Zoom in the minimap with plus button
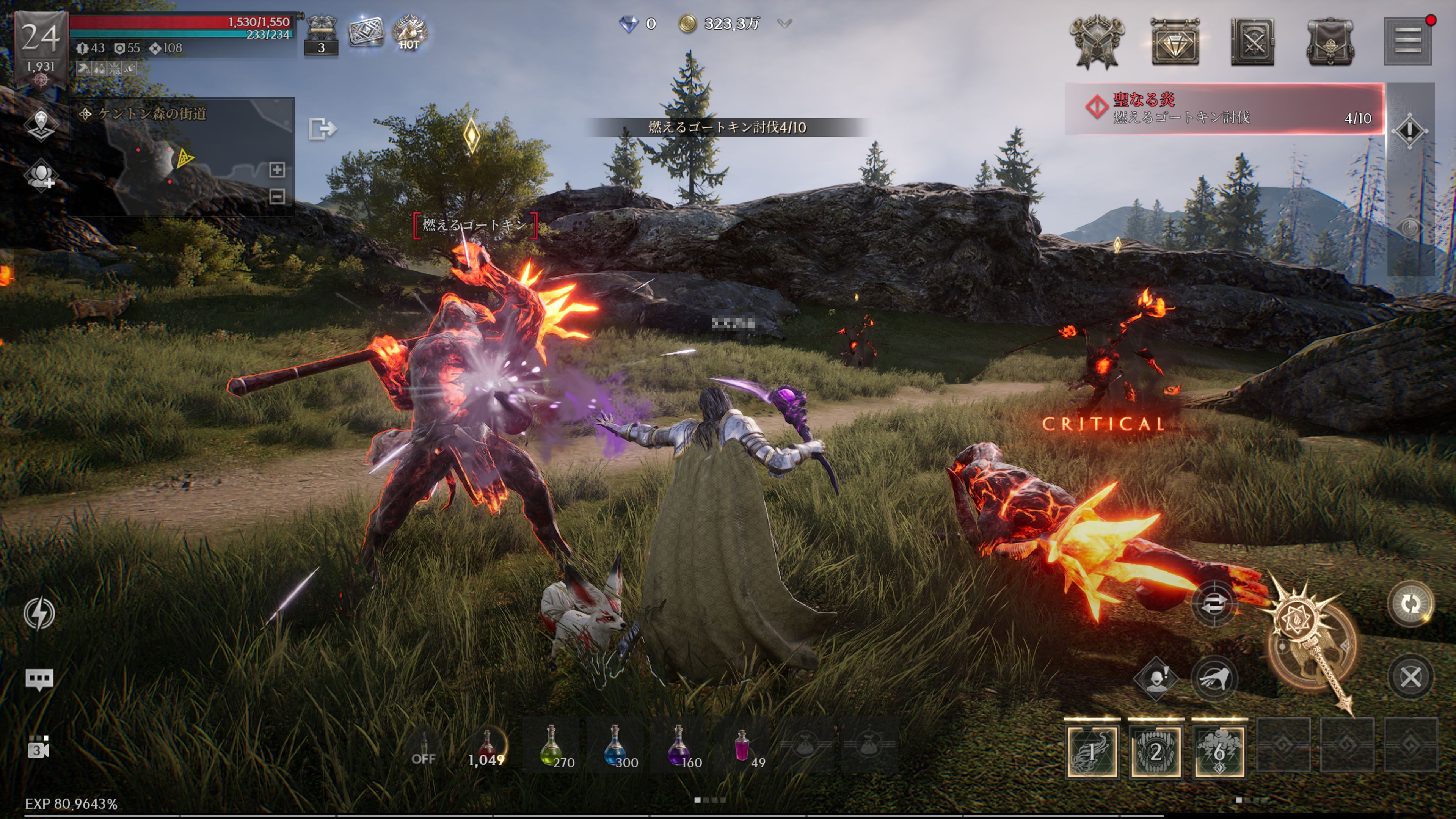This screenshot has height=819, width=1456. pos(277,169)
